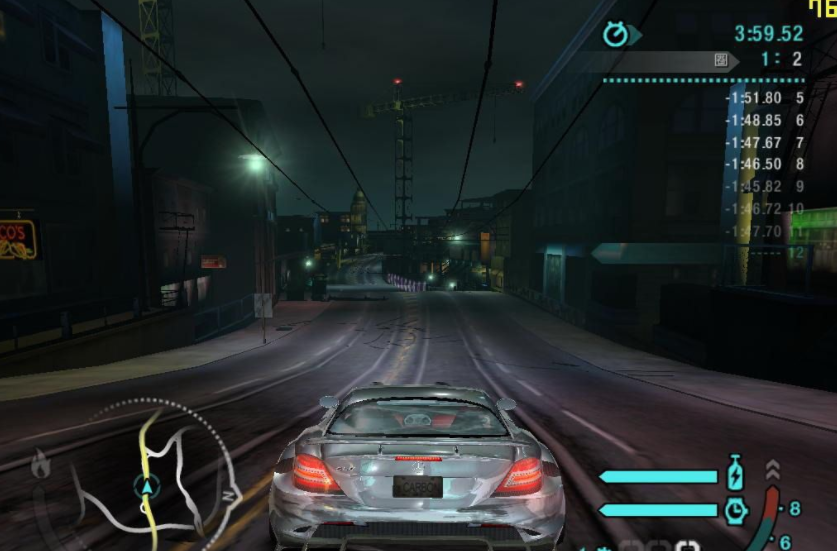The width and height of the screenshot is (837, 551).
Task: Click the stopwatch icon beside race timer
Action: 616,35
